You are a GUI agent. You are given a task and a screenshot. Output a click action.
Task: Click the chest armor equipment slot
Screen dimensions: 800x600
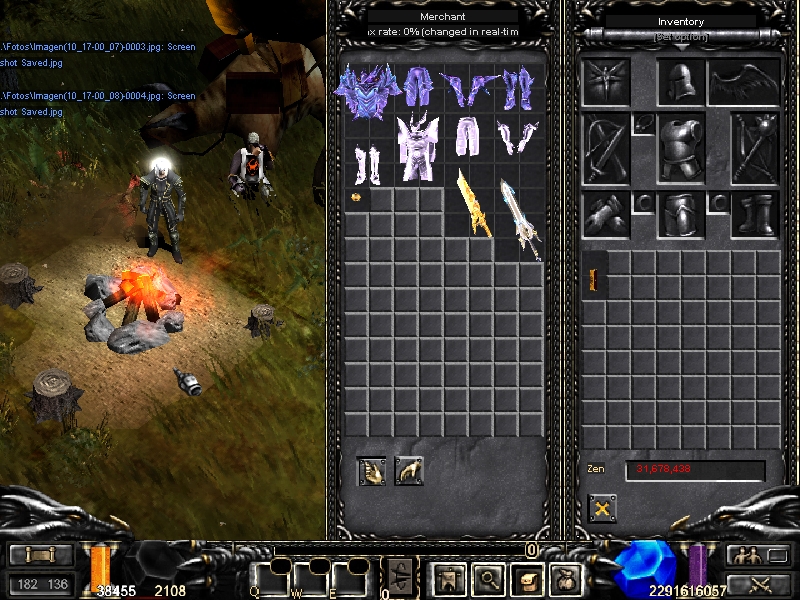(x=681, y=148)
